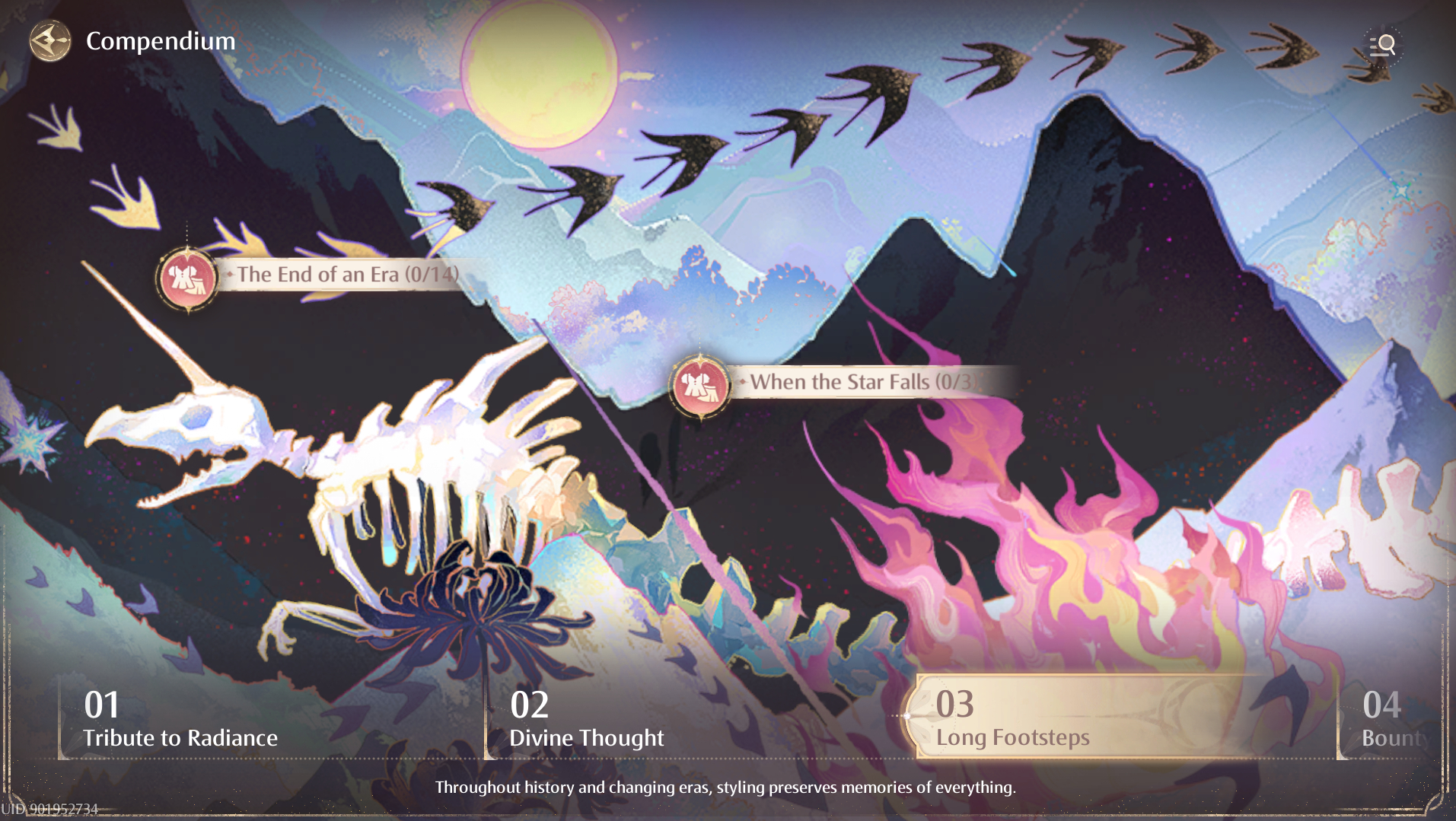Open the search filter icon
The image size is (1456, 821).
1382,46
